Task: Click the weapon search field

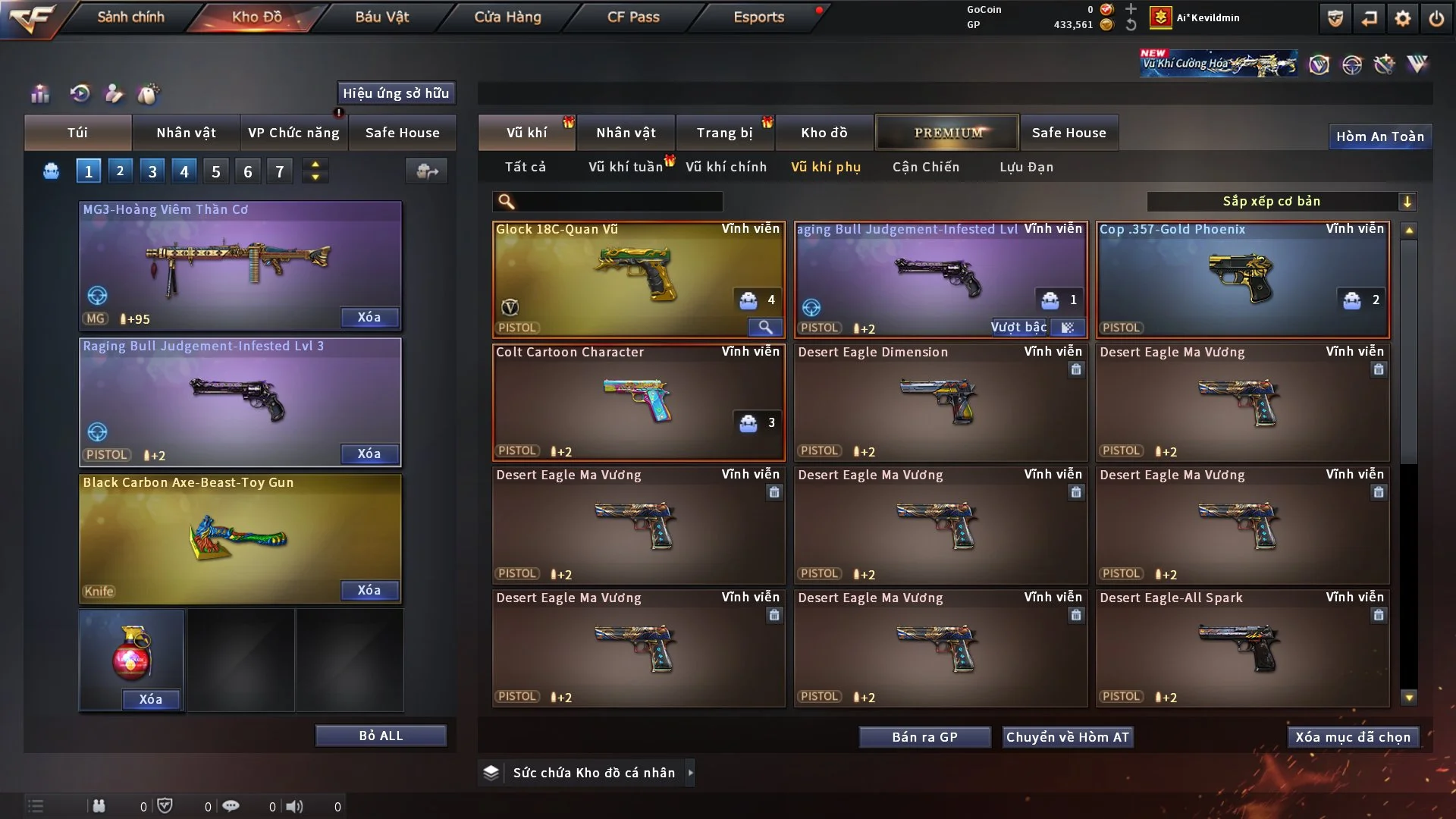Action: coord(618,201)
